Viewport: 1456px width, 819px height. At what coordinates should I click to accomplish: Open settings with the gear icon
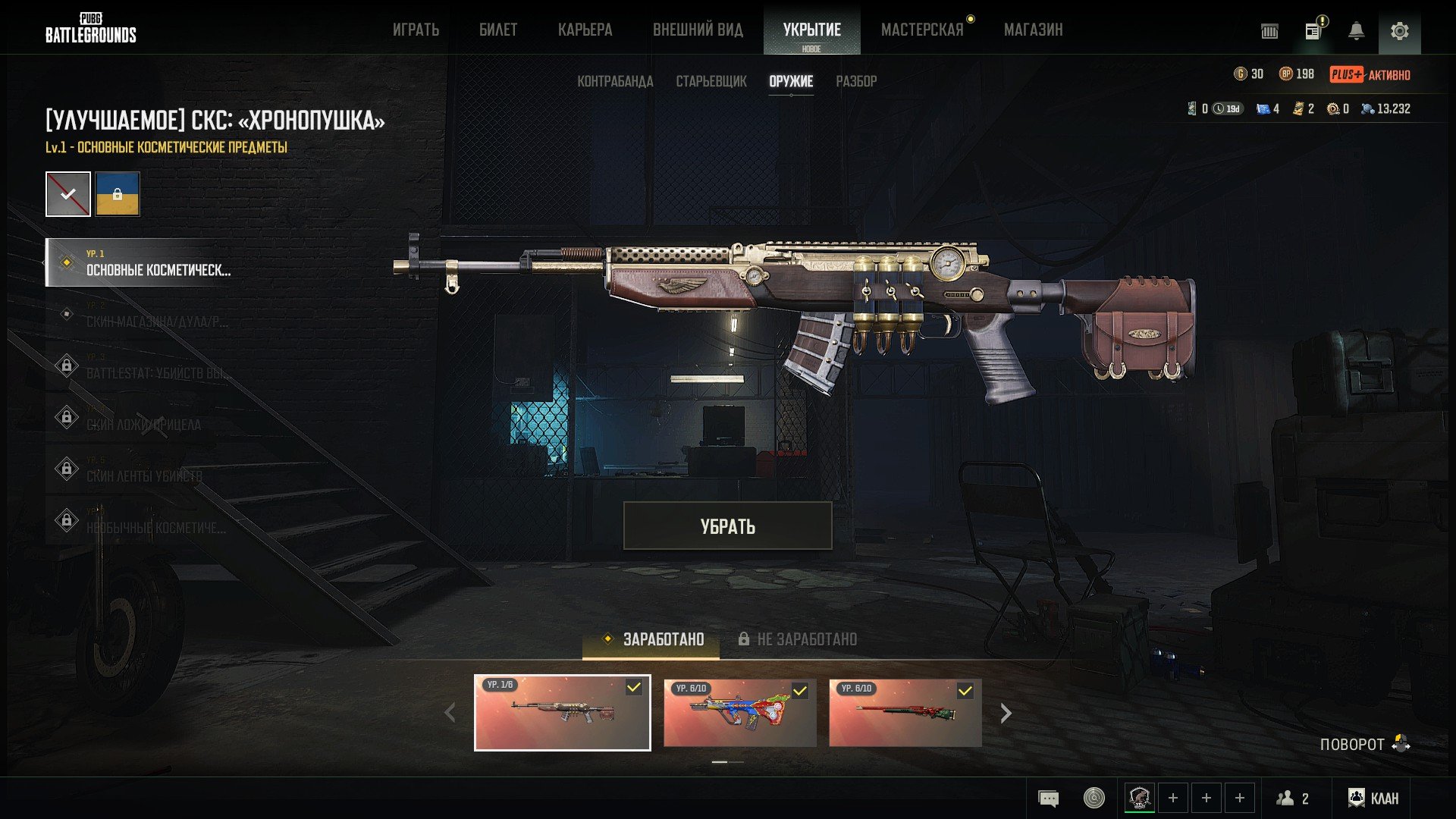(x=1399, y=31)
